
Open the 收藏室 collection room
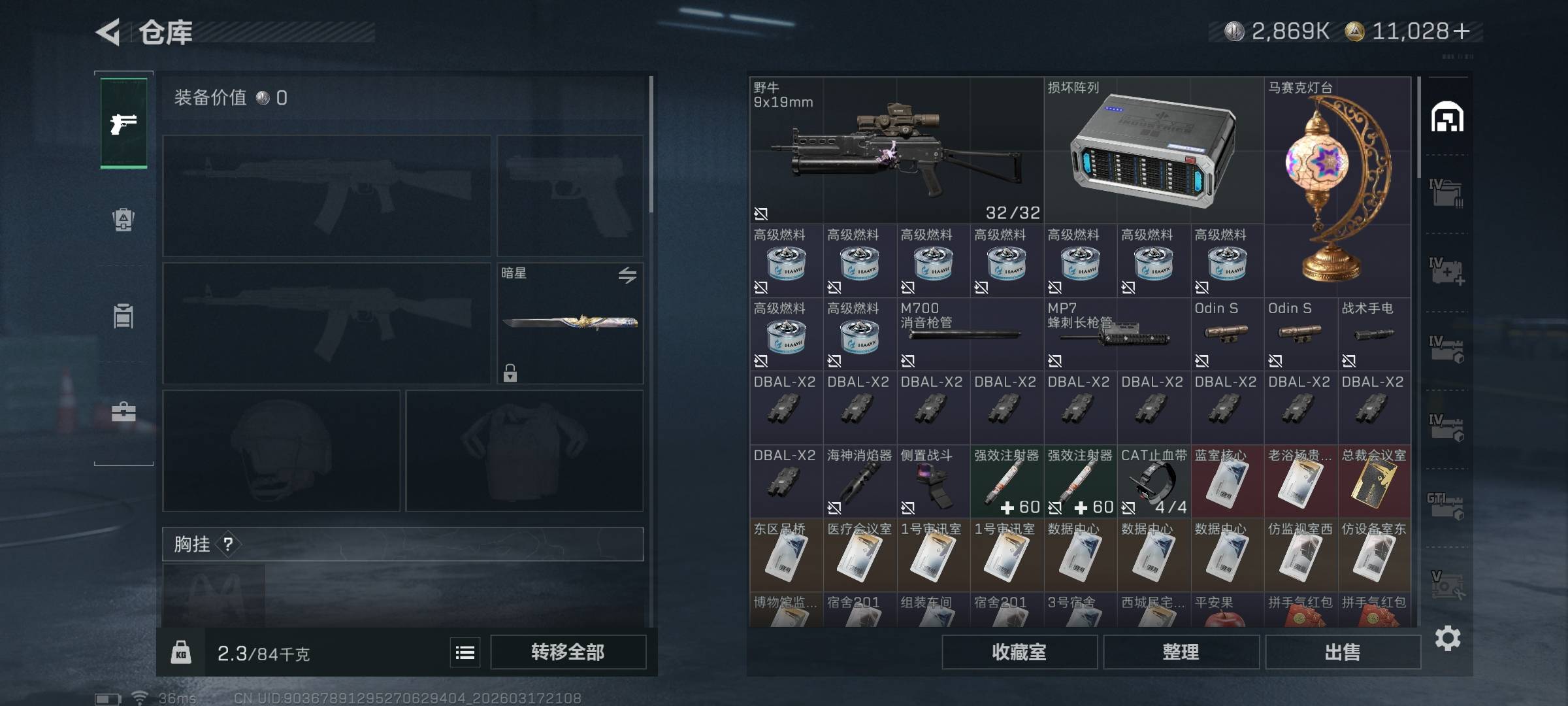1019,652
